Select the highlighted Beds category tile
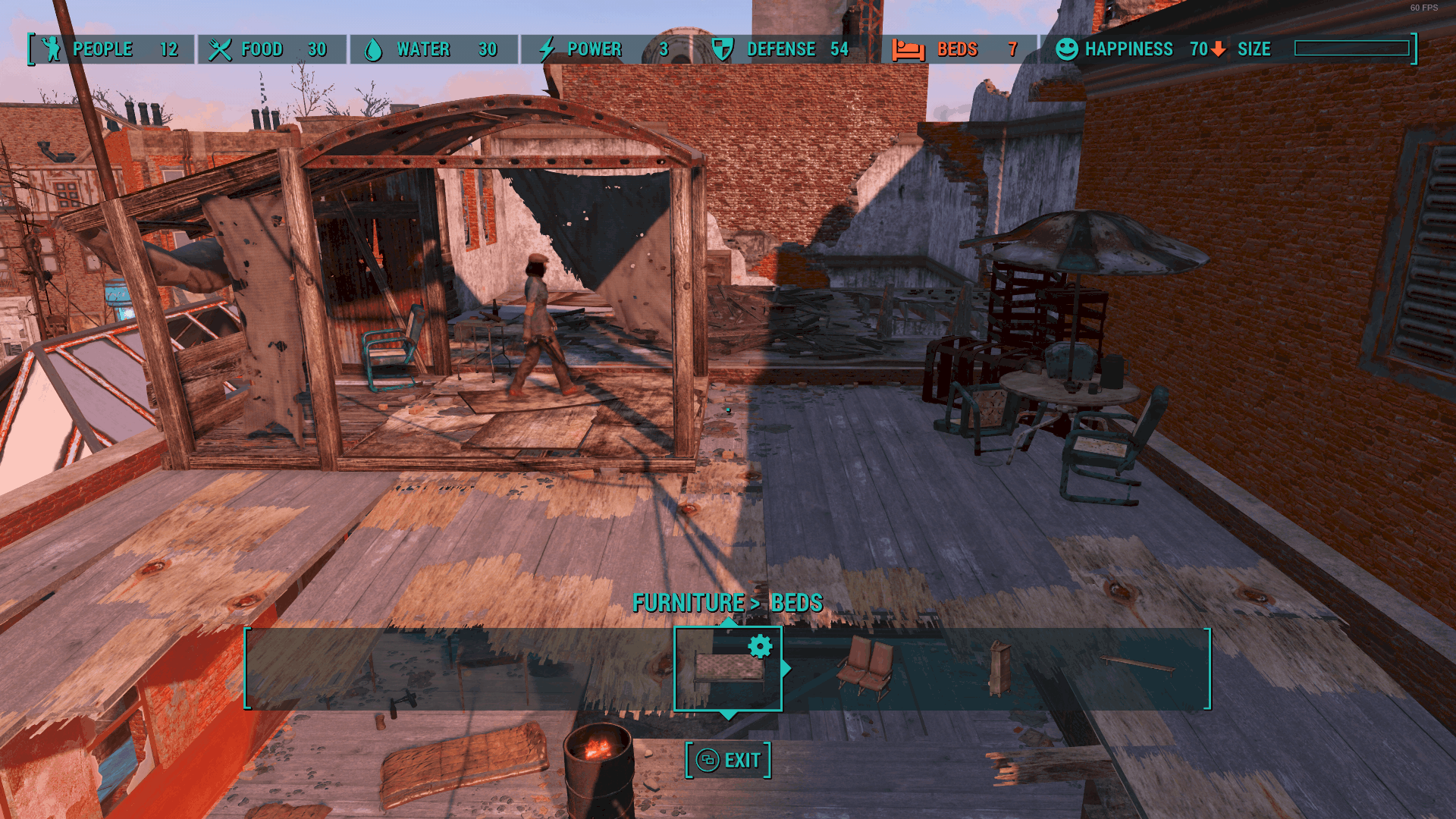This screenshot has width=1456, height=819. (x=726, y=670)
